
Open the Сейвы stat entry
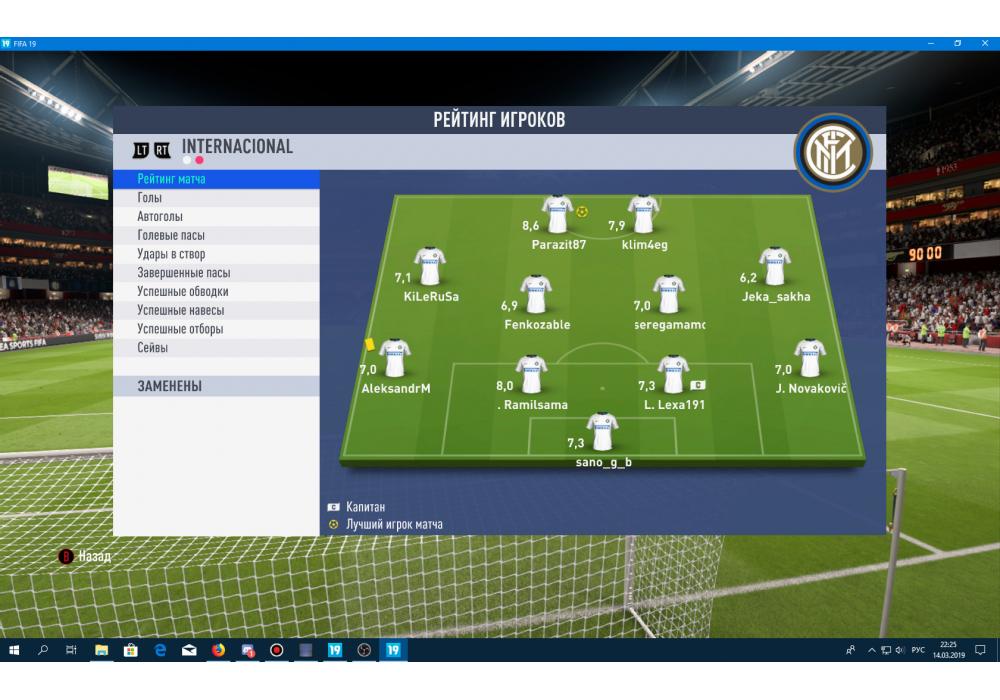pos(215,348)
